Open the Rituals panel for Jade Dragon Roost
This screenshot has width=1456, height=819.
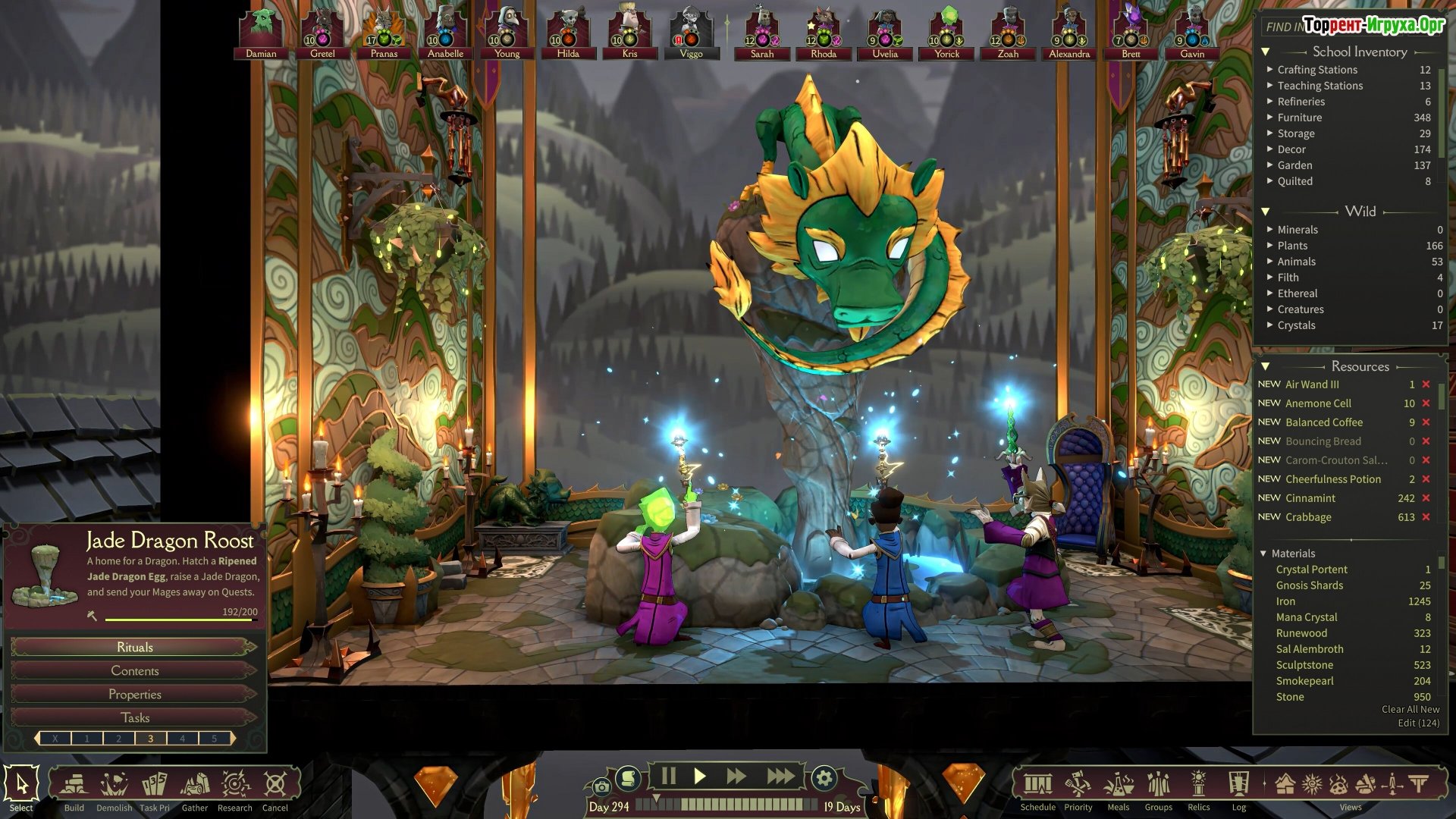134,647
